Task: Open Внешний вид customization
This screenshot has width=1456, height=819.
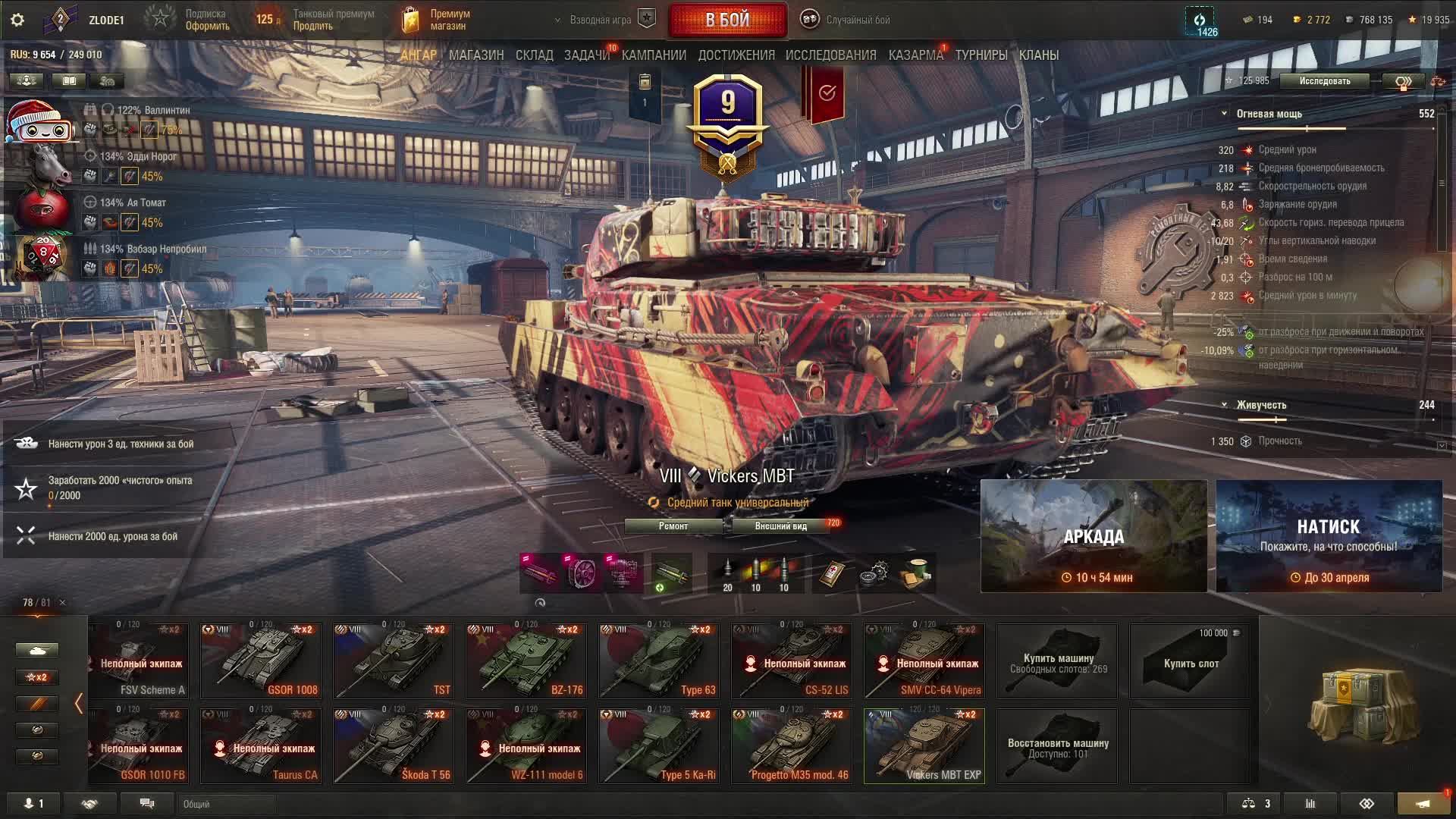Action: 780,526
